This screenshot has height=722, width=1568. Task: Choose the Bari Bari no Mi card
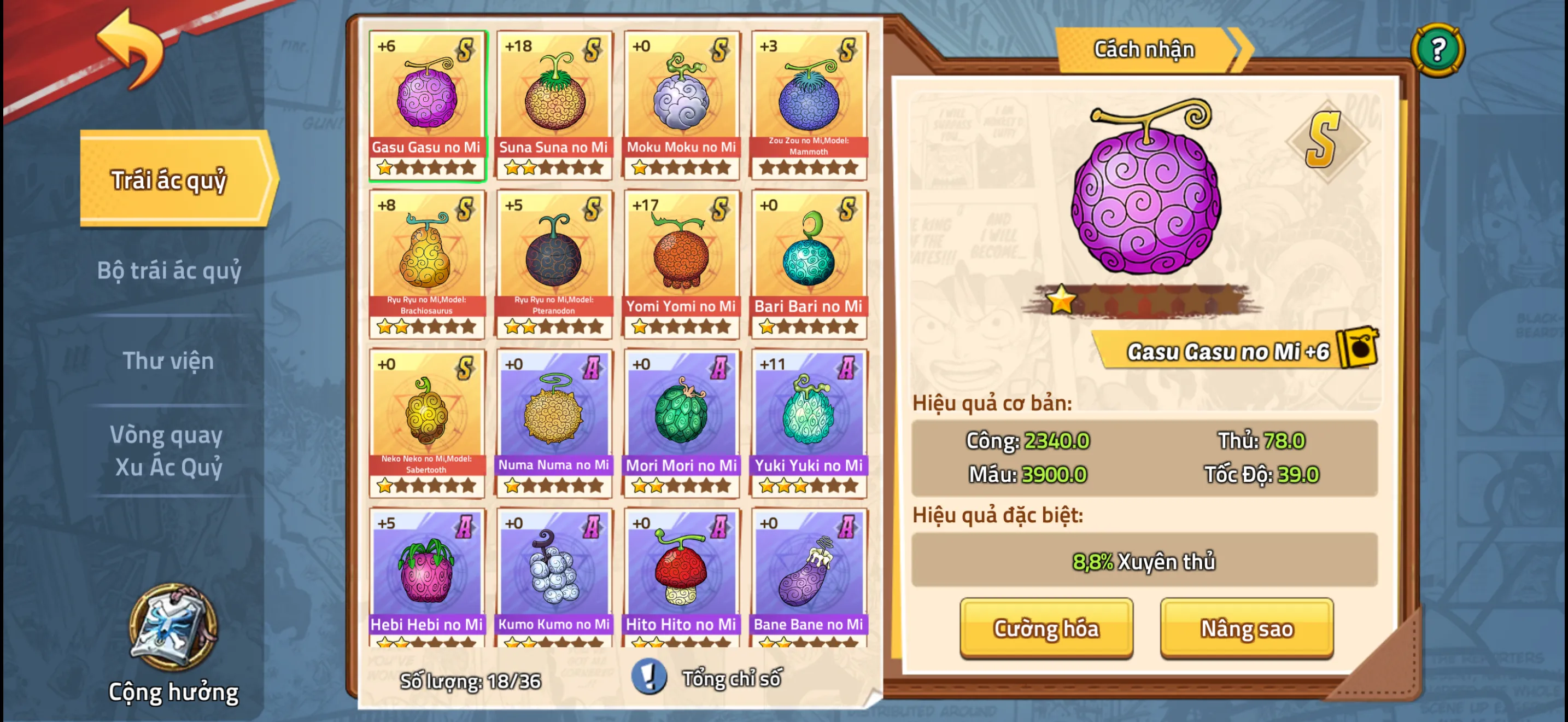809,264
